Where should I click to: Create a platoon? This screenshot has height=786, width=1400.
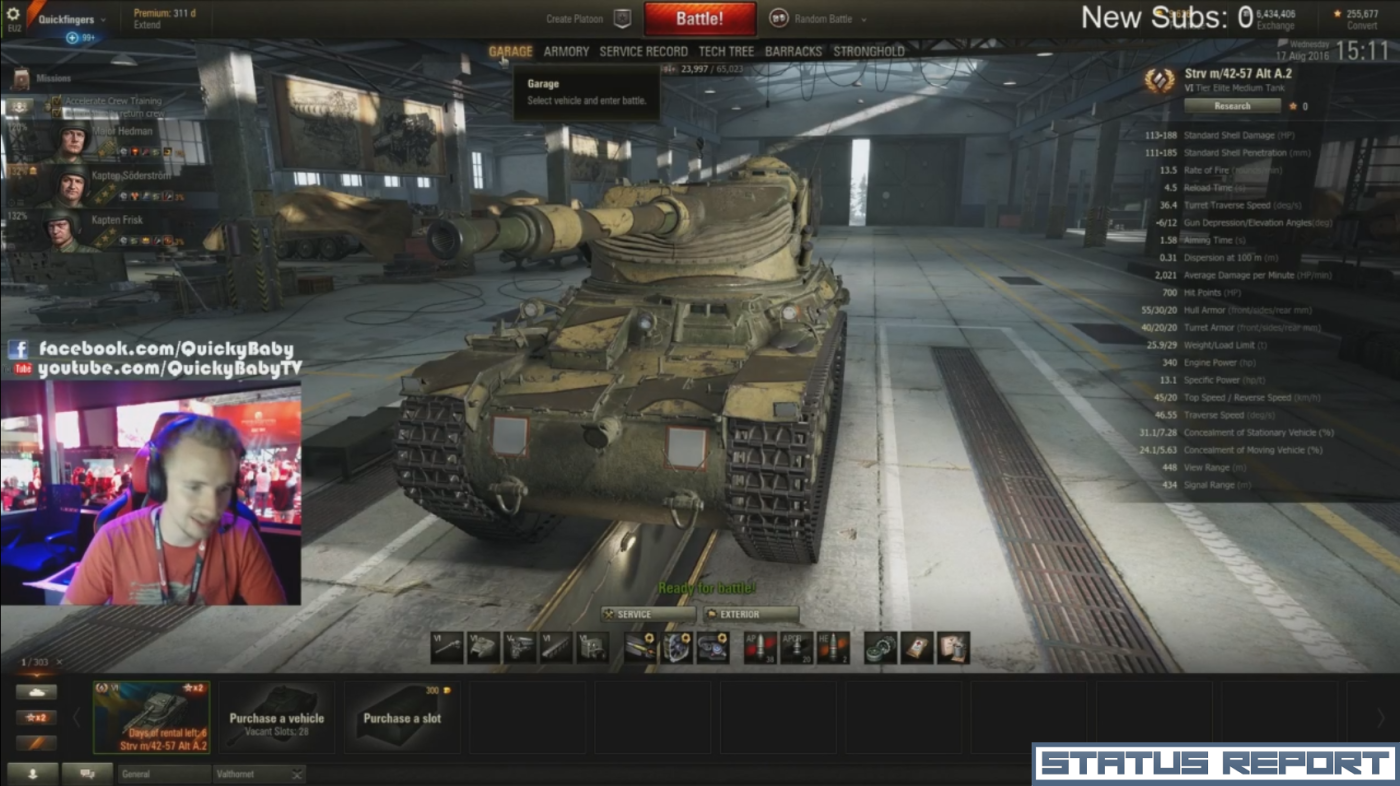click(589, 19)
